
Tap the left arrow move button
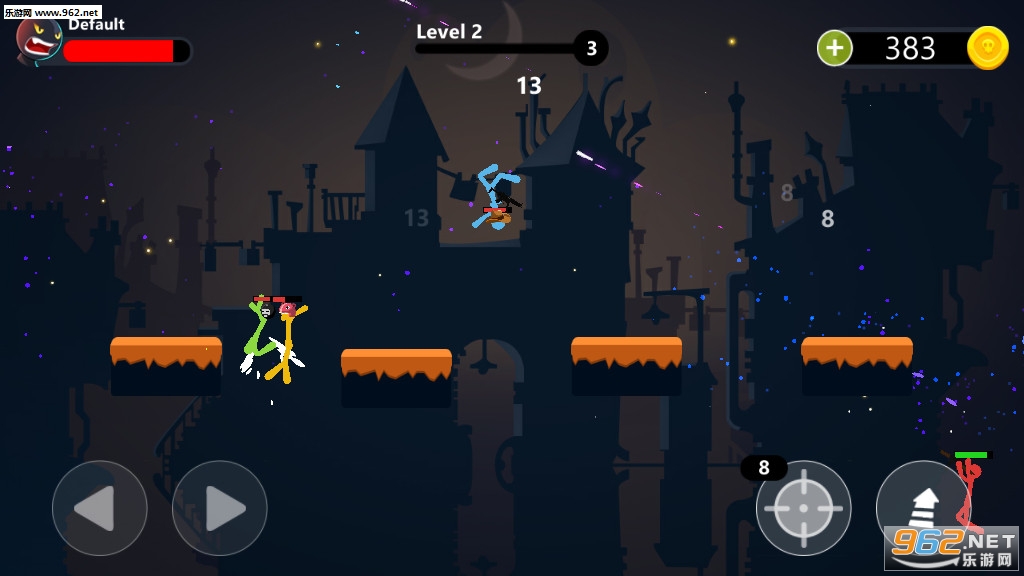tap(99, 508)
